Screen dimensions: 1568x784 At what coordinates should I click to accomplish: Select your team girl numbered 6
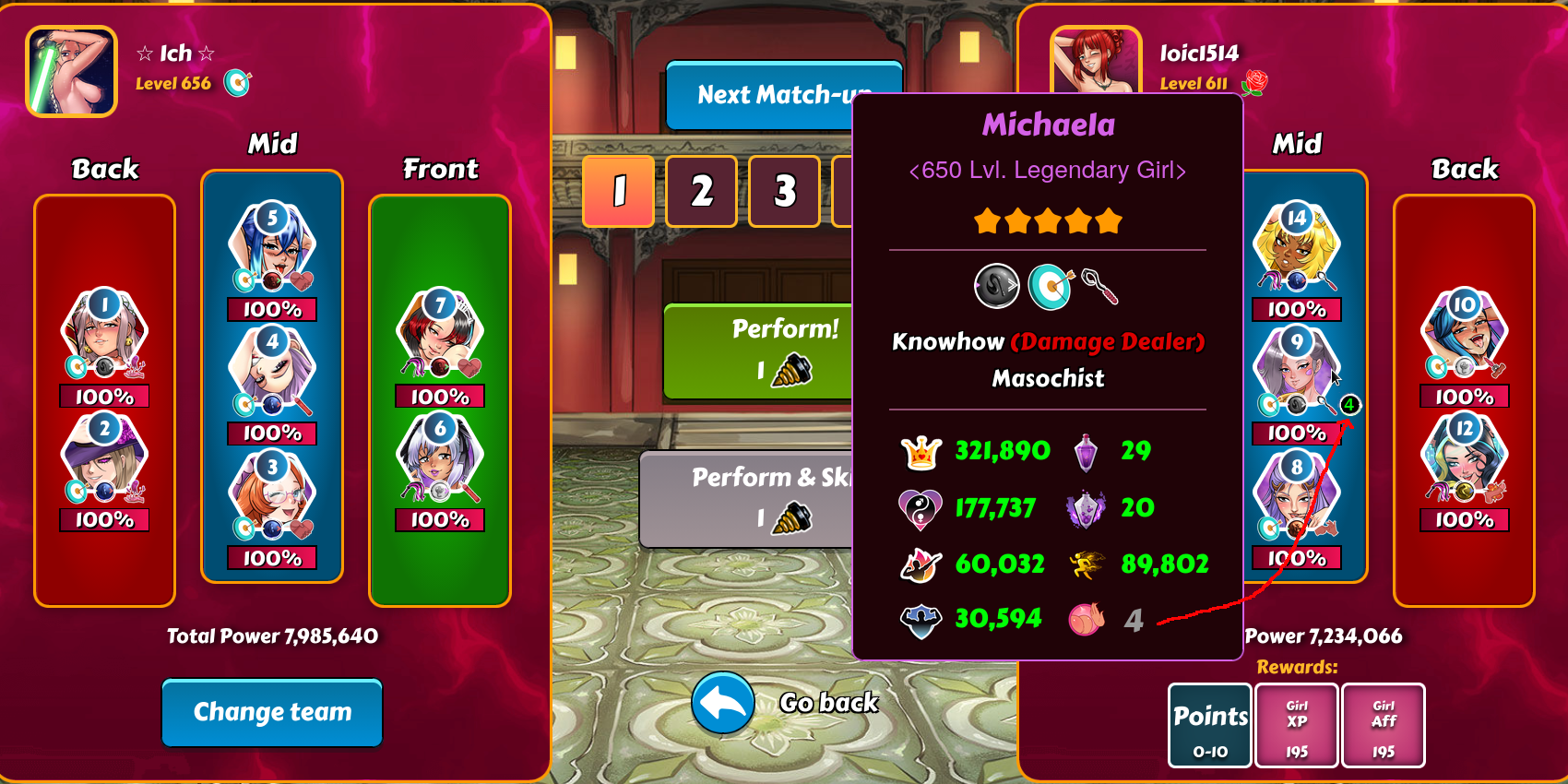click(440, 459)
